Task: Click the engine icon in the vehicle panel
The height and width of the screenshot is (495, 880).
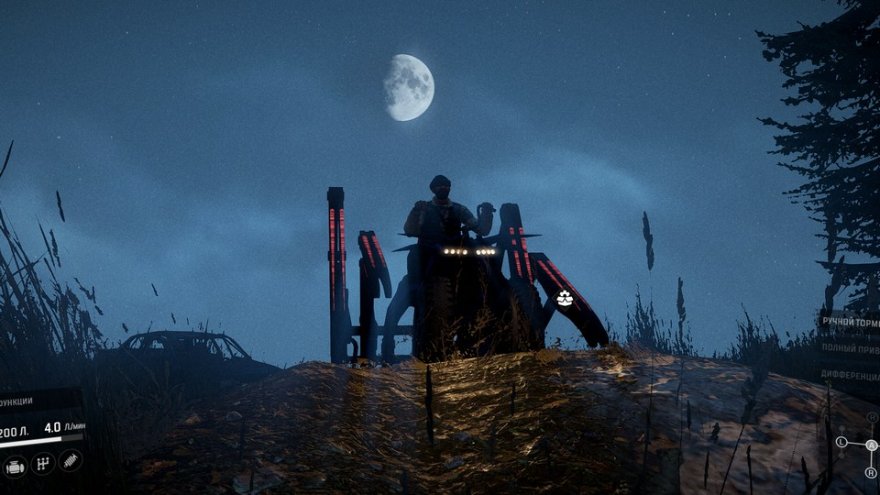Action: [x=15, y=465]
